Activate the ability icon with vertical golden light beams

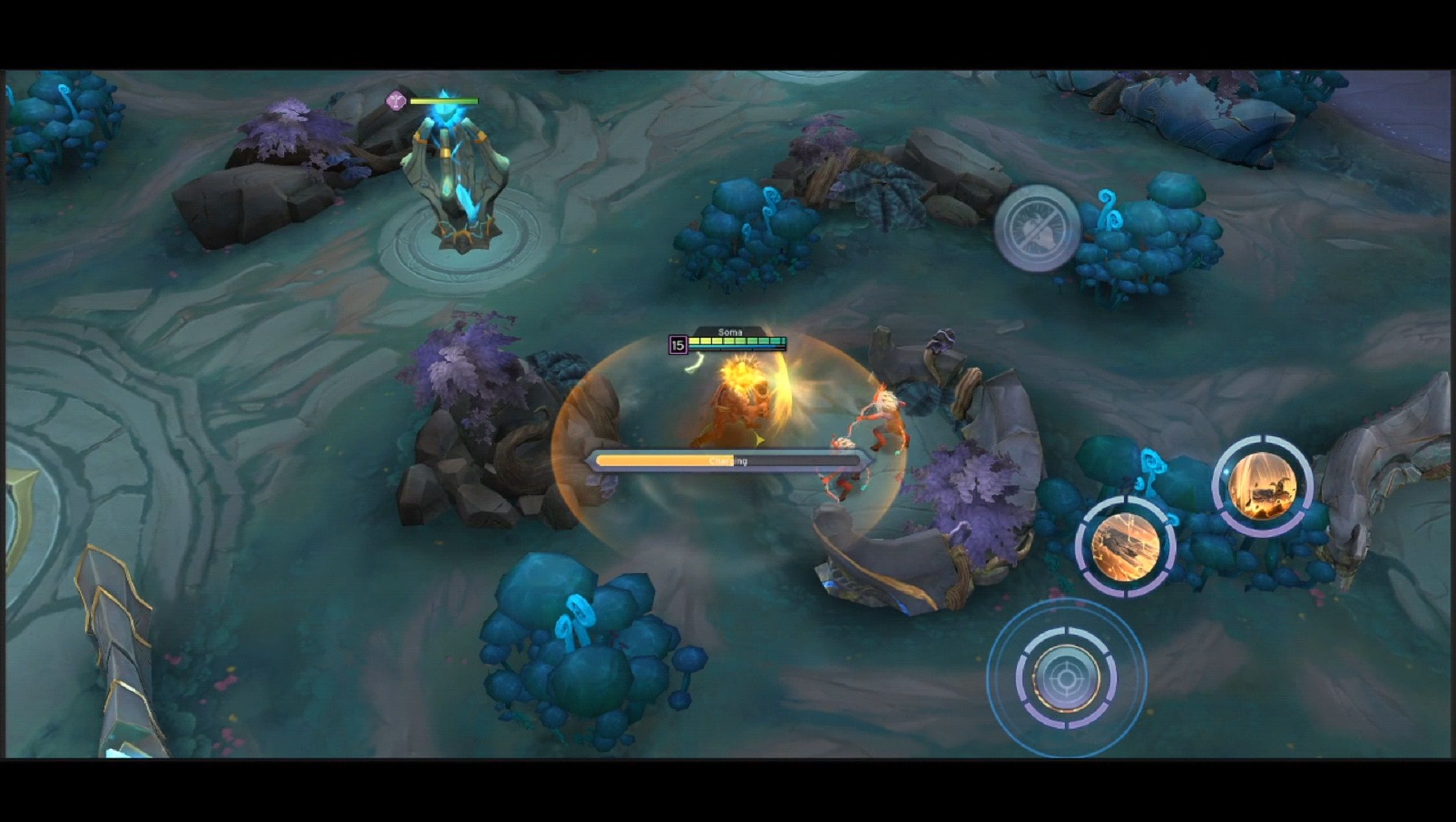[x=1262, y=486]
